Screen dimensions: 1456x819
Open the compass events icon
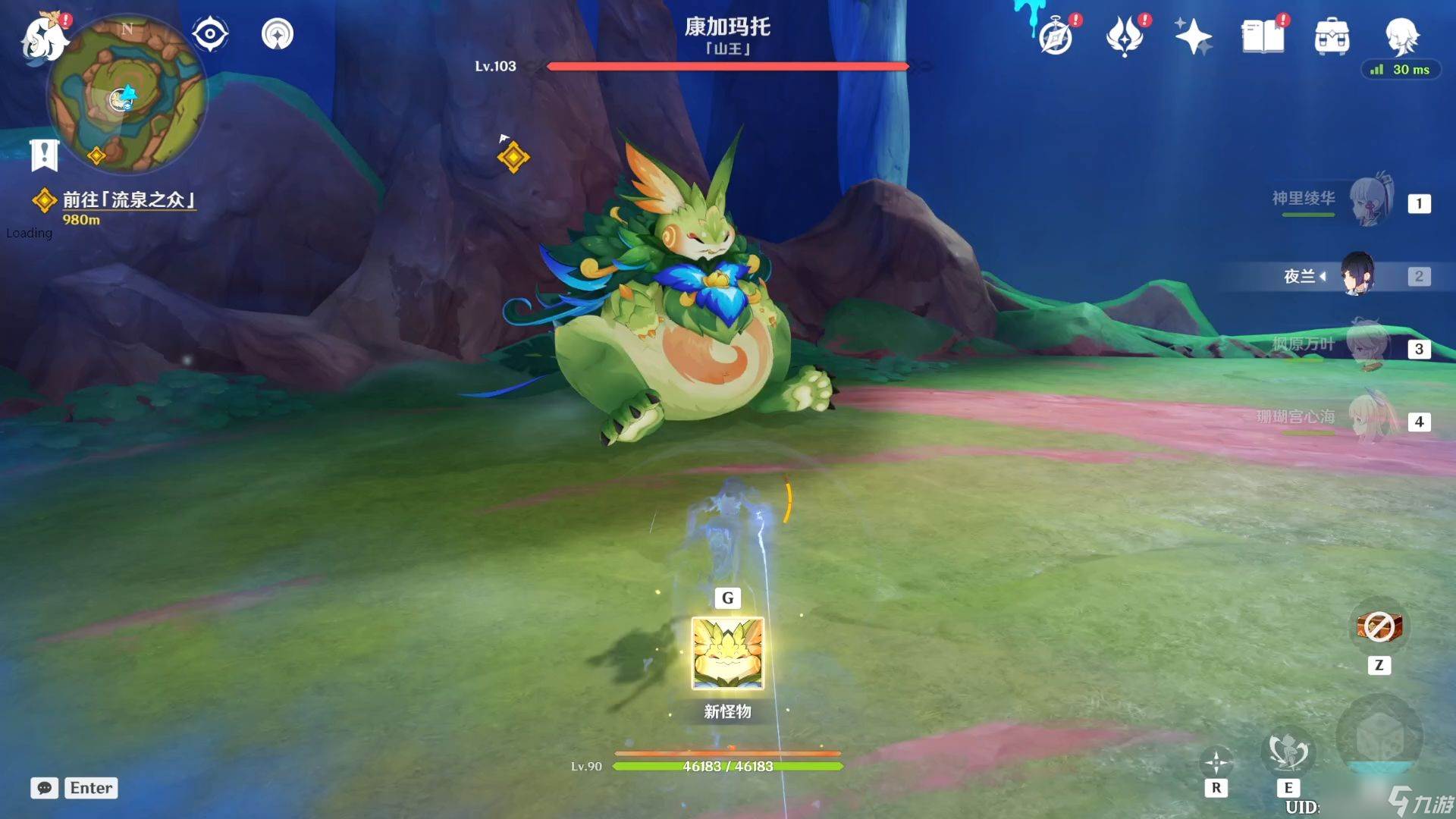(1056, 36)
